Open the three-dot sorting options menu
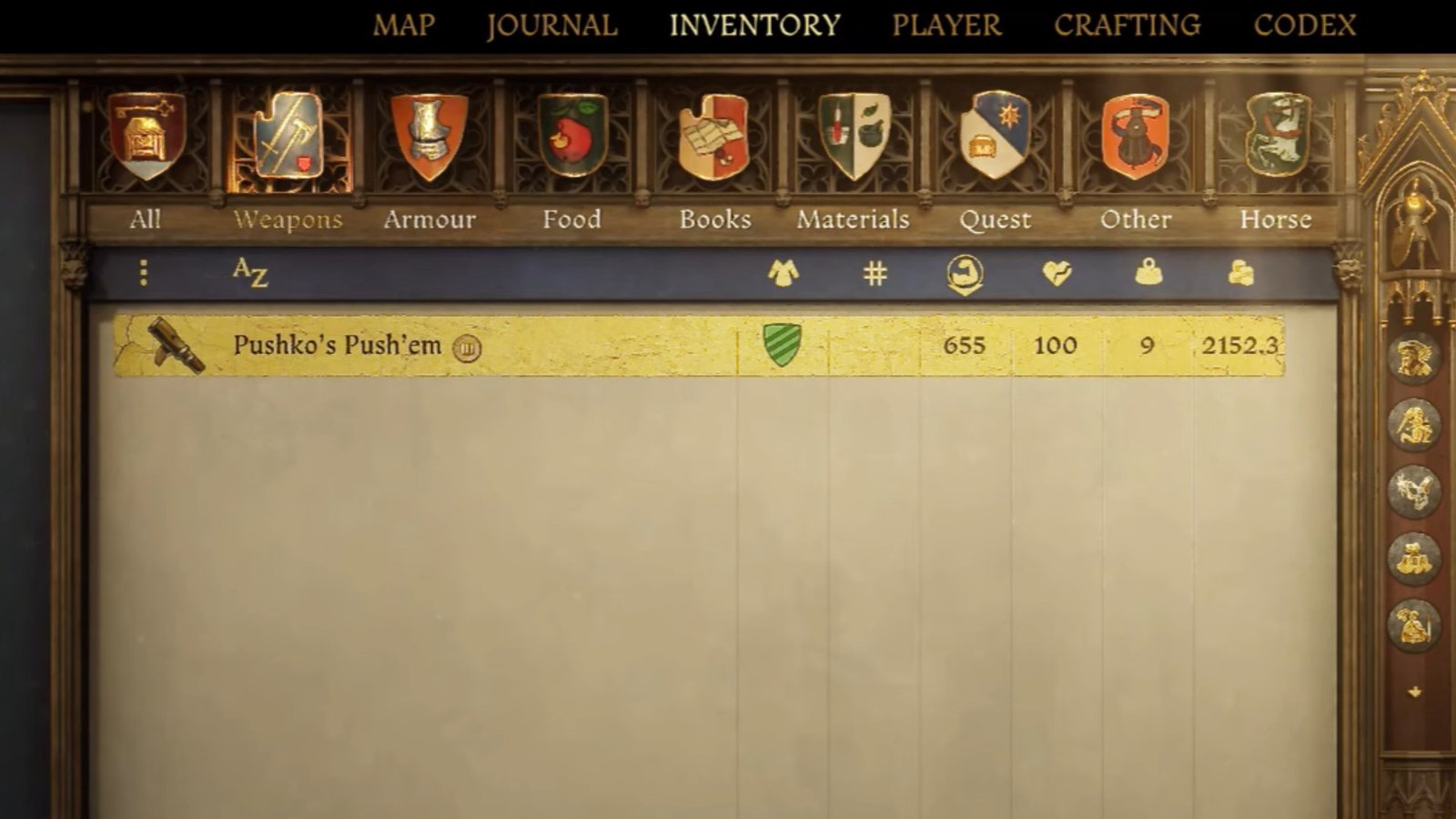 [142, 270]
